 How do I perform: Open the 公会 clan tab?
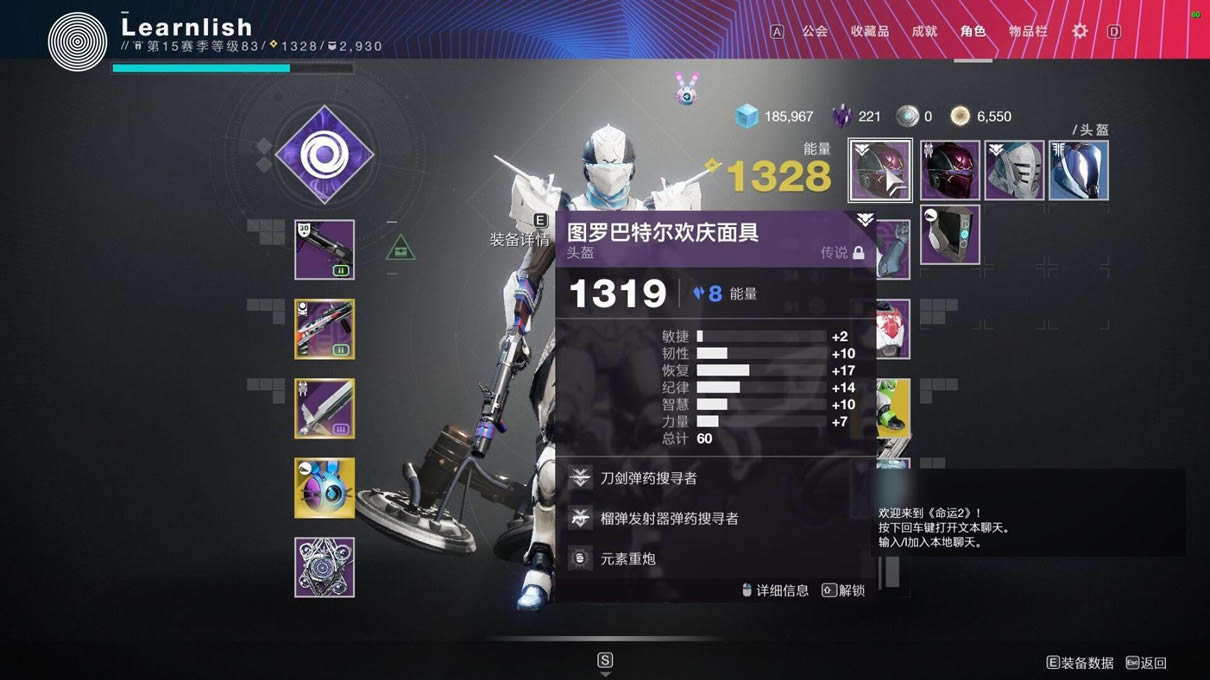pyautogui.click(x=814, y=31)
